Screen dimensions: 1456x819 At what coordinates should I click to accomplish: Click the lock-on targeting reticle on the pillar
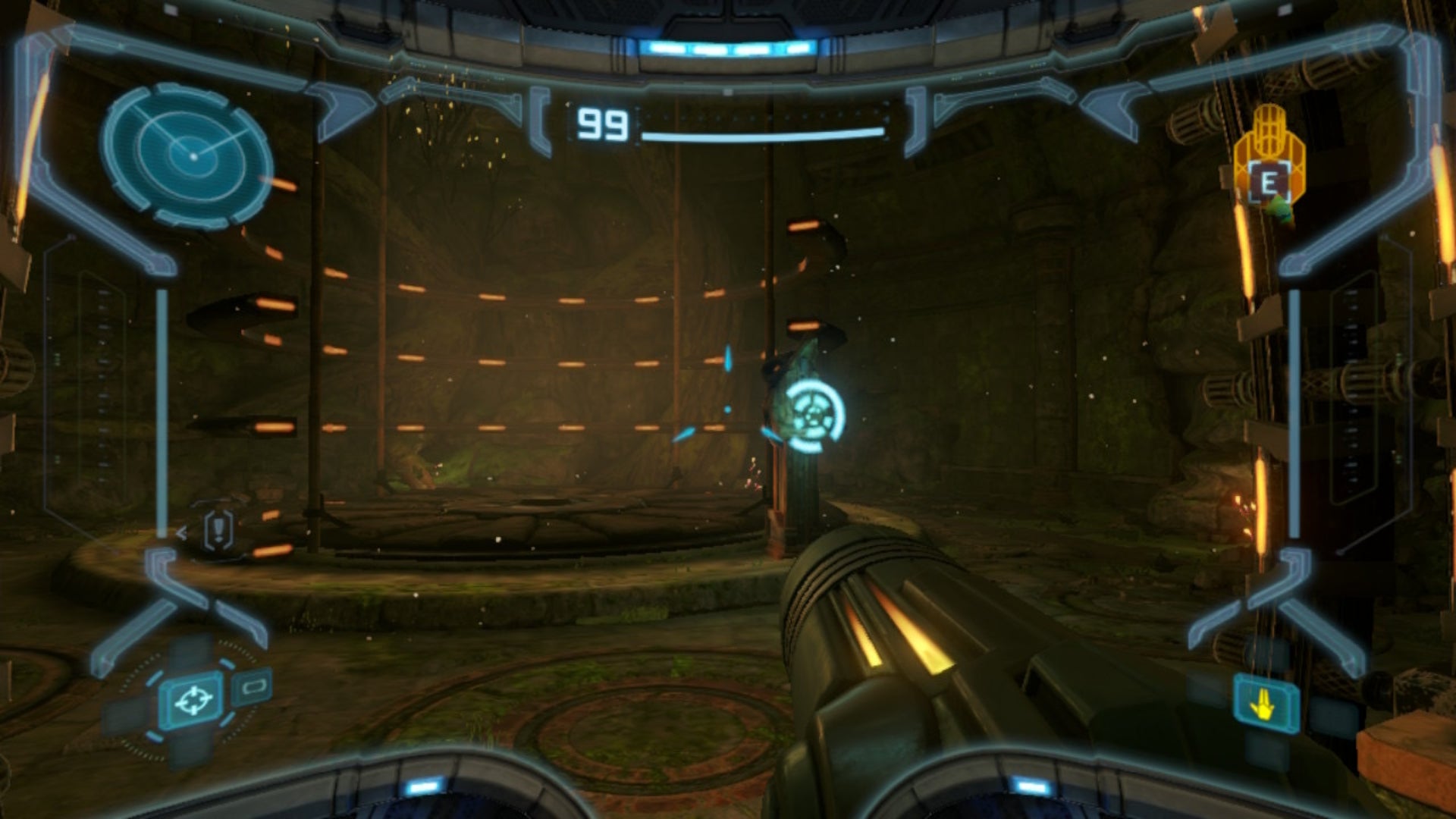[x=815, y=414]
